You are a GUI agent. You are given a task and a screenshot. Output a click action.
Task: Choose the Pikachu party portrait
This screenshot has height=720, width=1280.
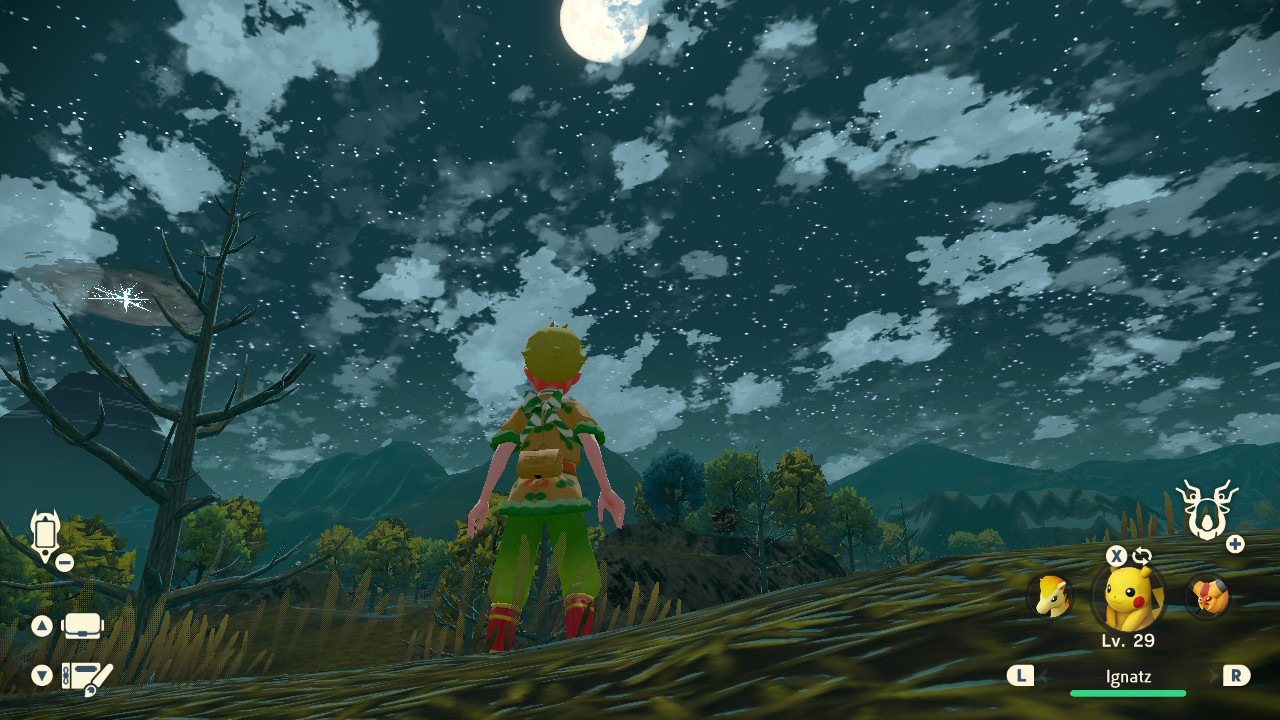tap(1128, 598)
